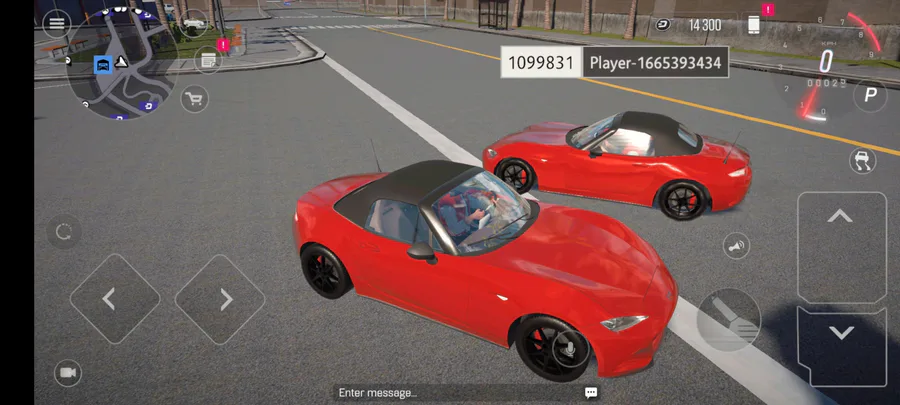This screenshot has width=900, height=405.
Task: Switch view with the camera icon
Action: click(68, 373)
